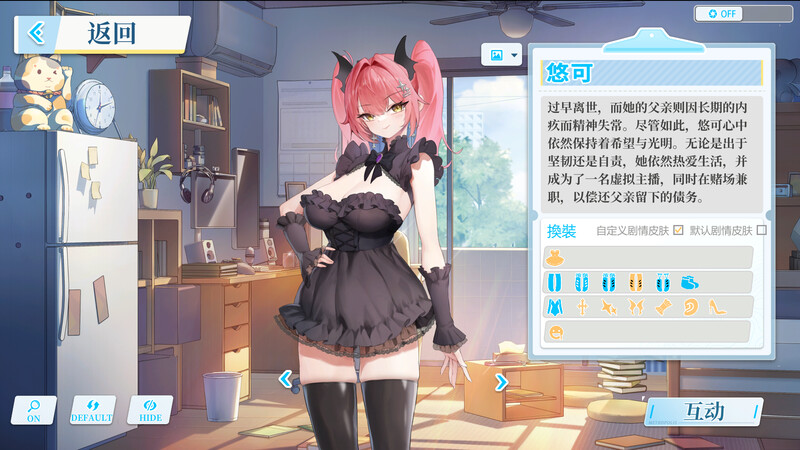Hide the interface with the HIDE button
This screenshot has width=800, height=450.
150,410
